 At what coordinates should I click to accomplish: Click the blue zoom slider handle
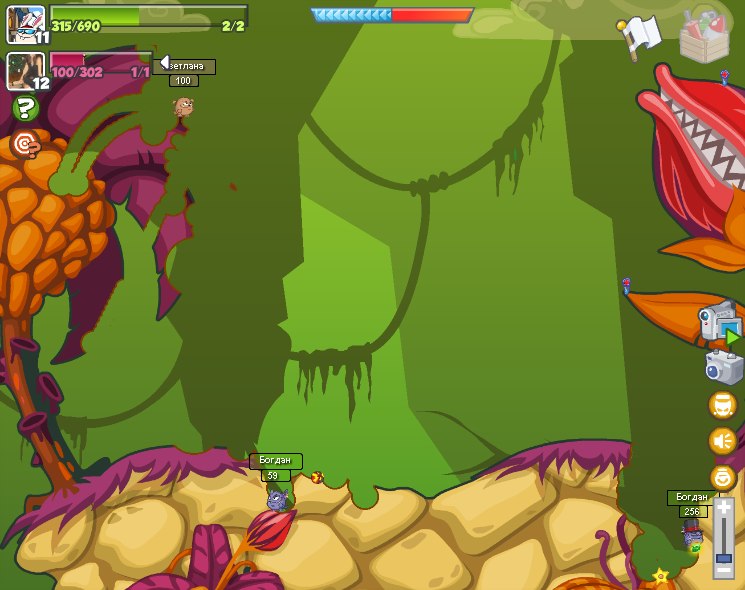point(723,558)
